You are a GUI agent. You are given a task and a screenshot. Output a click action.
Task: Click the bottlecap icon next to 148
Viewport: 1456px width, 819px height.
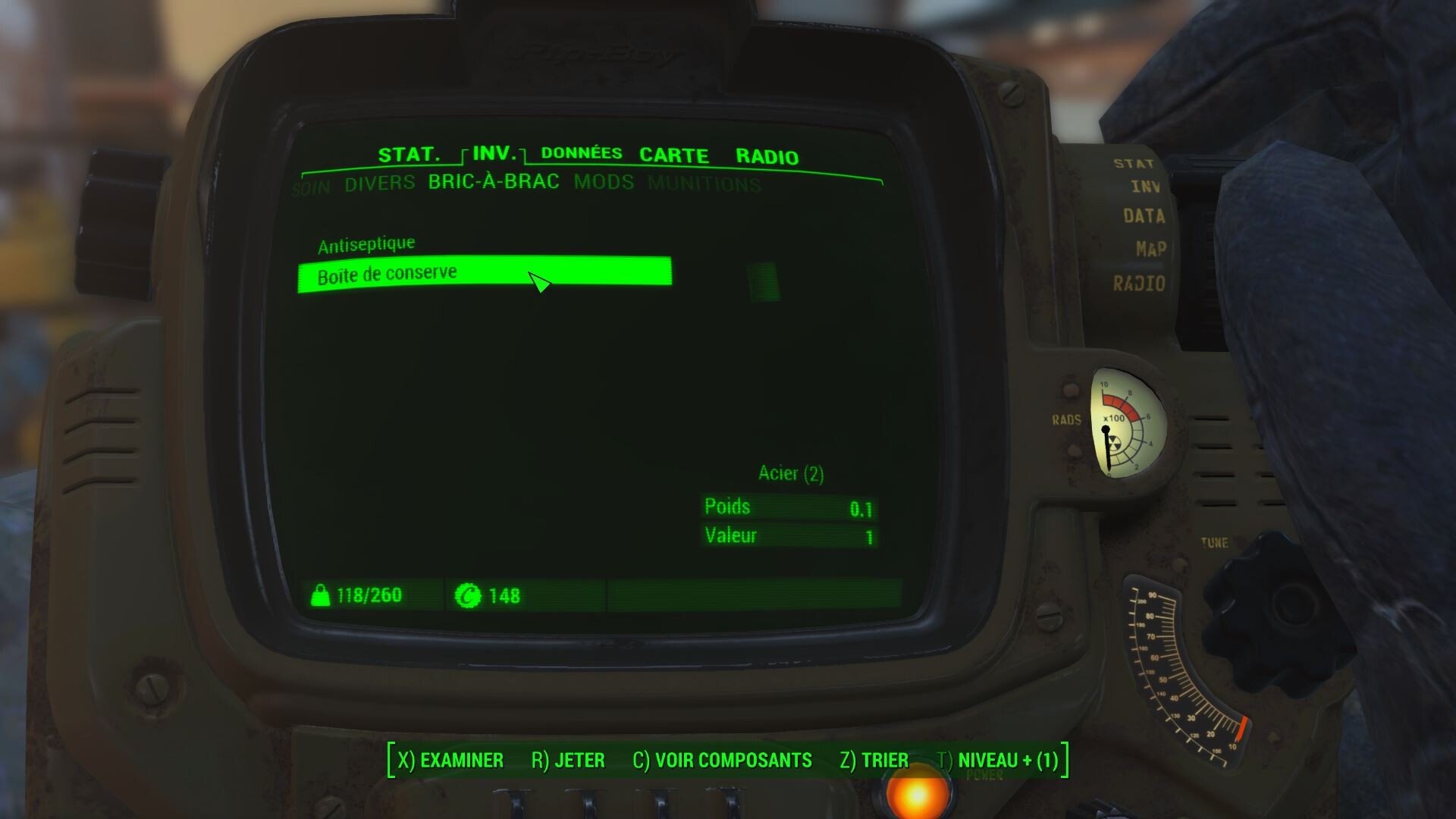click(470, 596)
